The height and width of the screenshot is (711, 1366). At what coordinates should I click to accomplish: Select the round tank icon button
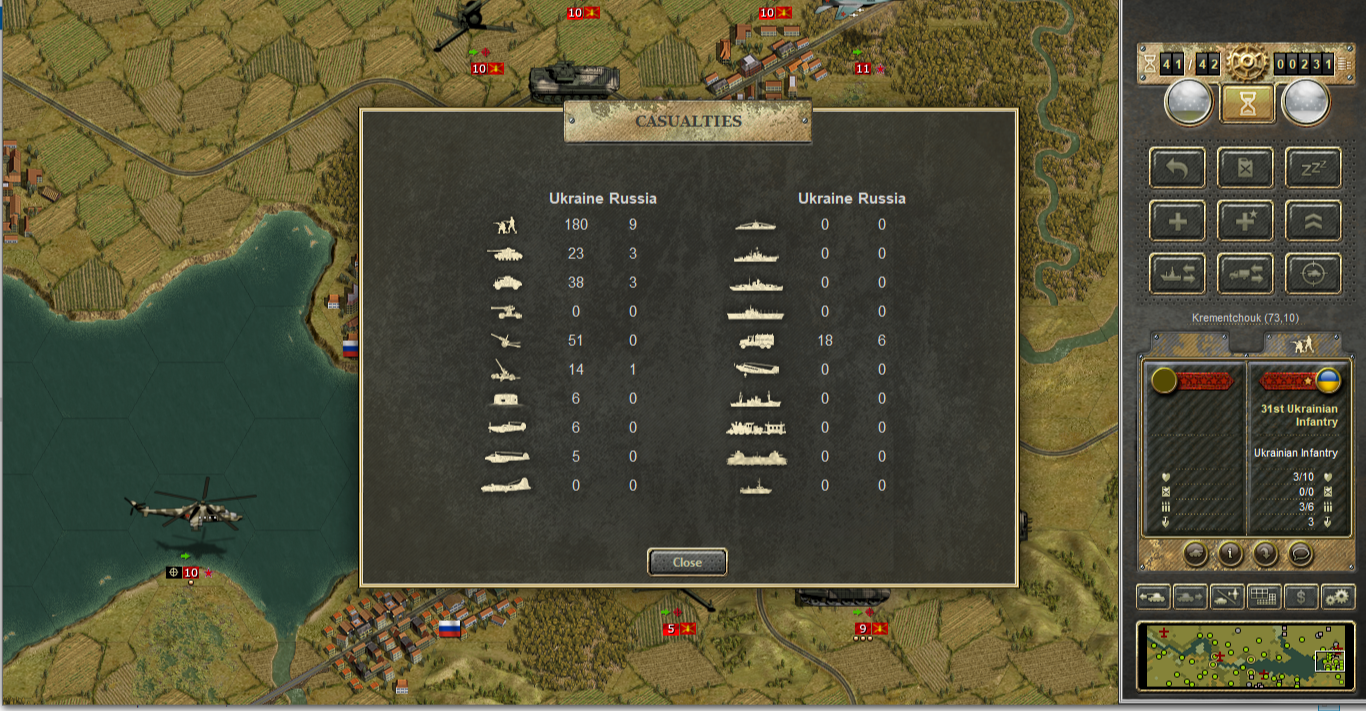(1194, 553)
